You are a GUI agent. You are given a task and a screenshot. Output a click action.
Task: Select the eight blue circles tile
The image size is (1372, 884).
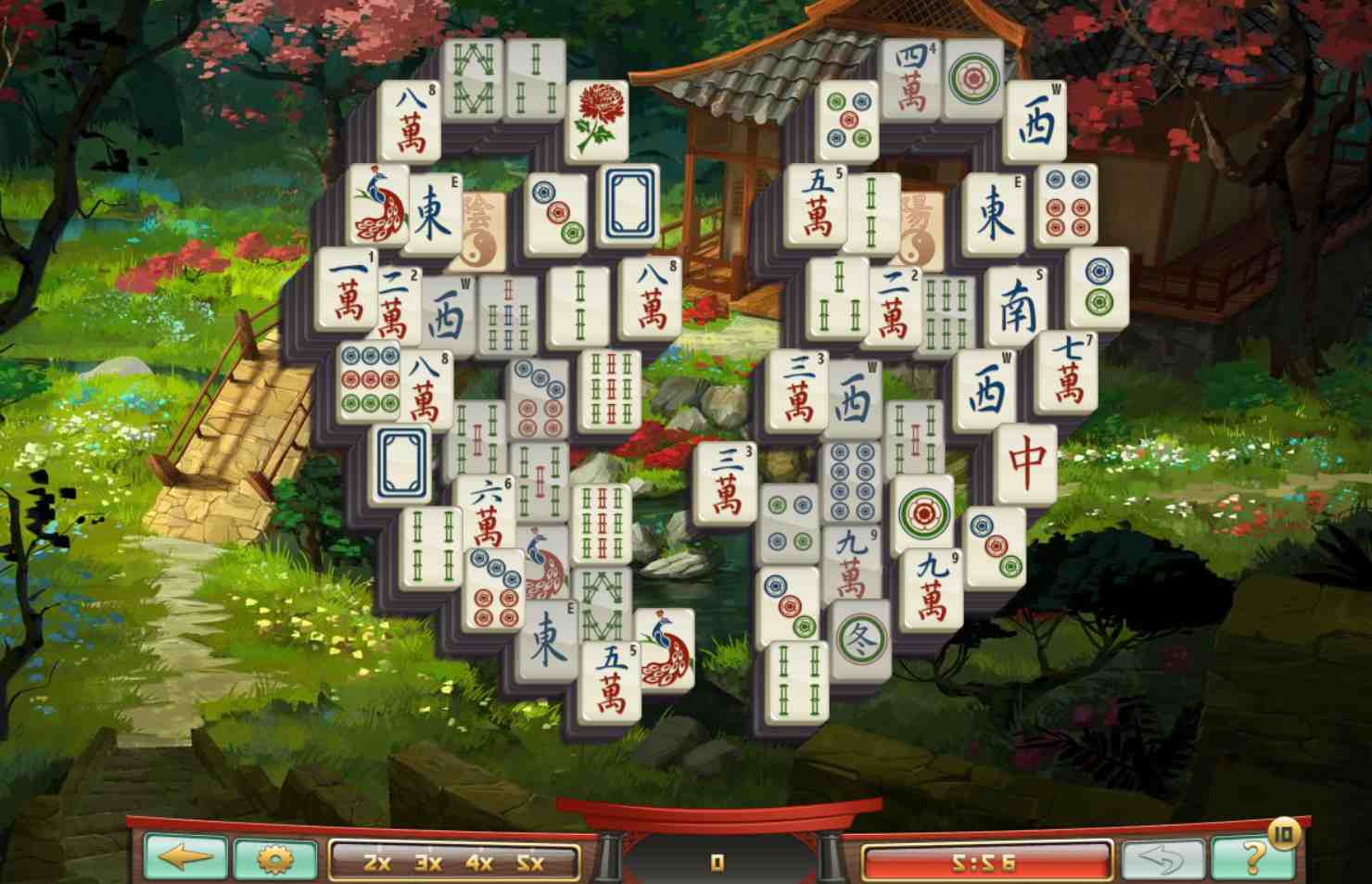(x=852, y=480)
